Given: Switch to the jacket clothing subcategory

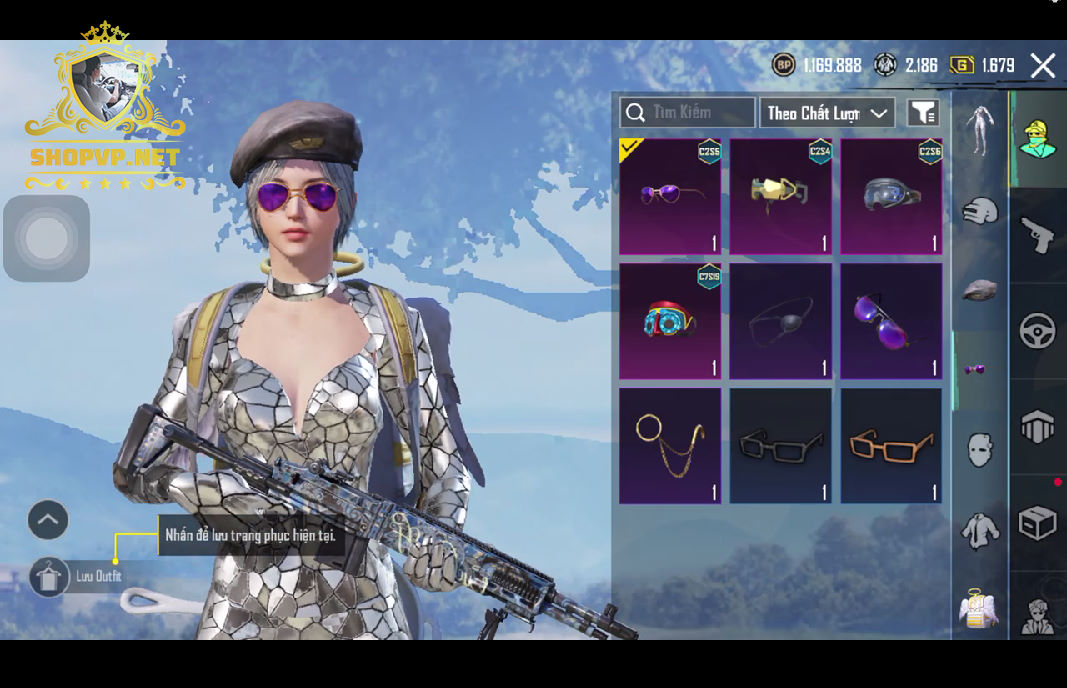Looking at the screenshot, I should pyautogui.click(x=980, y=530).
